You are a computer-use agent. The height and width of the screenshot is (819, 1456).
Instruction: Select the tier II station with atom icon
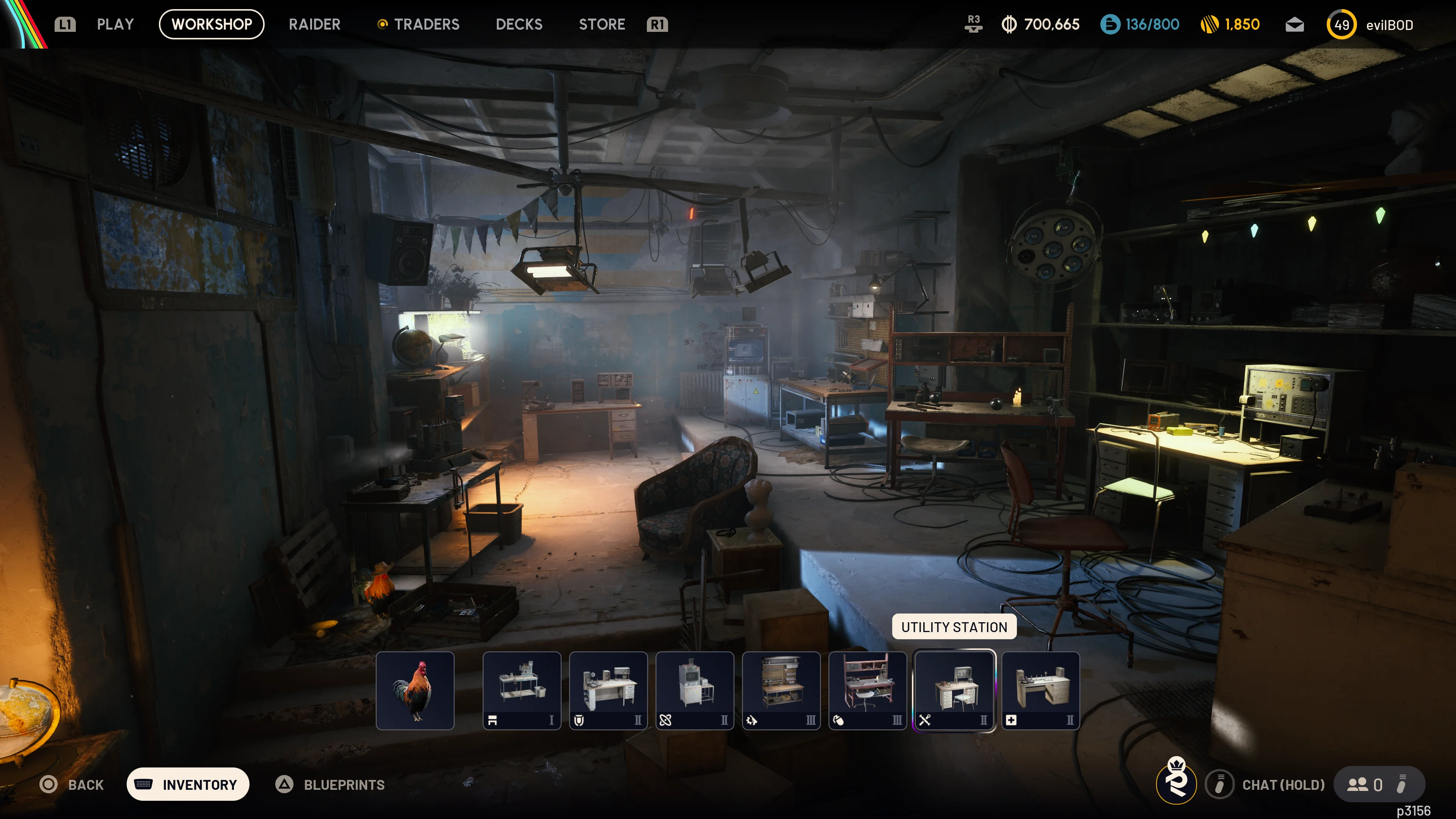pyautogui.click(x=695, y=690)
